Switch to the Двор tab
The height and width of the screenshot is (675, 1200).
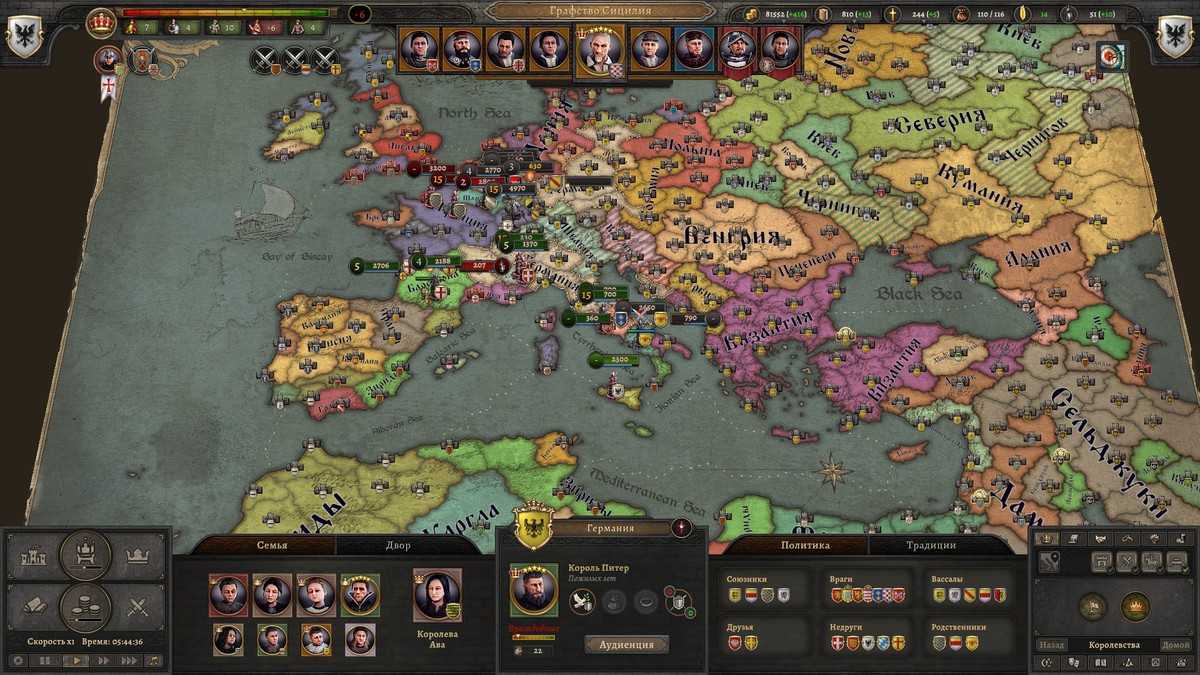[x=398, y=545]
